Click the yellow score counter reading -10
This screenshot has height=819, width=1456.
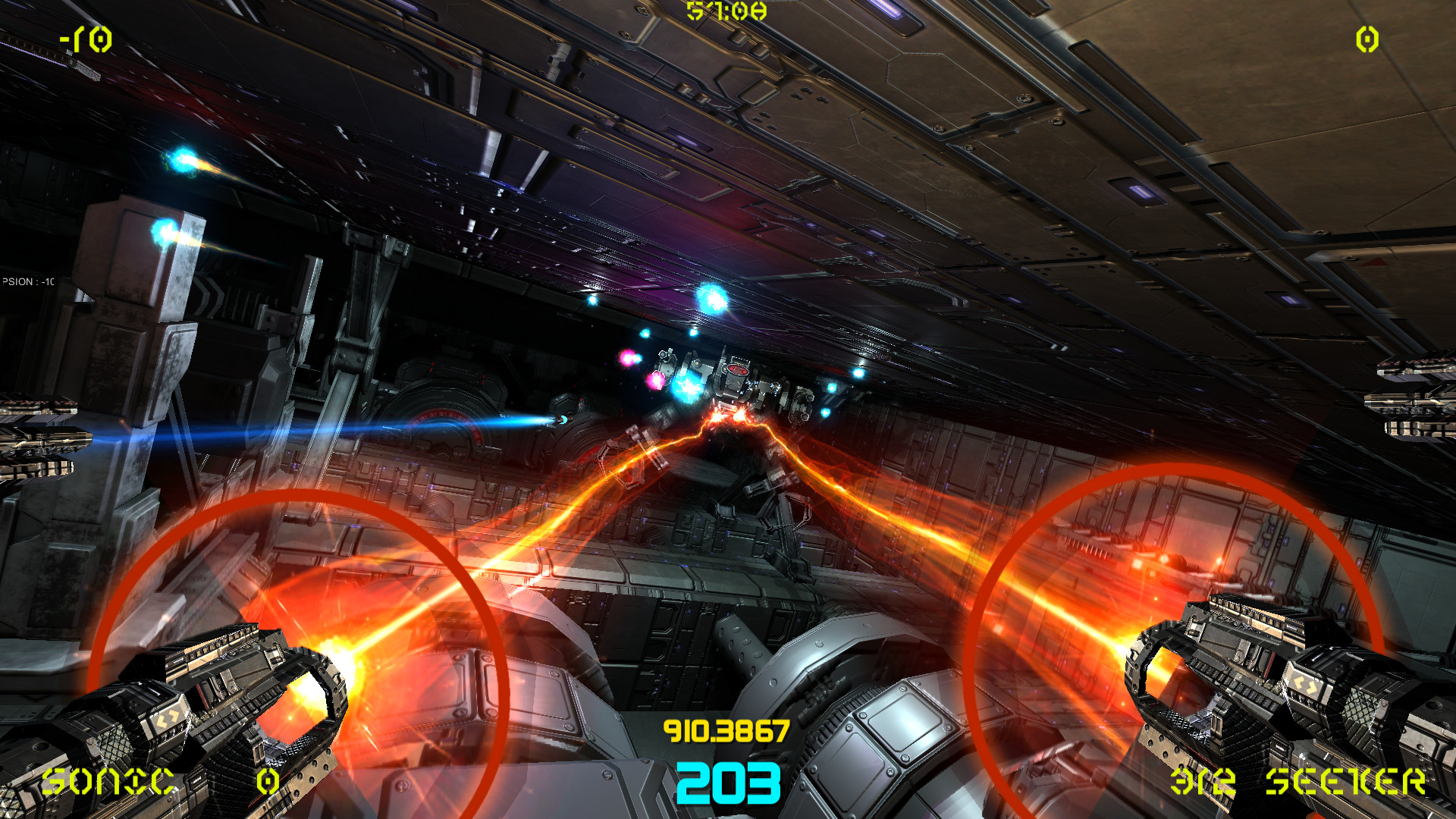coord(85,38)
